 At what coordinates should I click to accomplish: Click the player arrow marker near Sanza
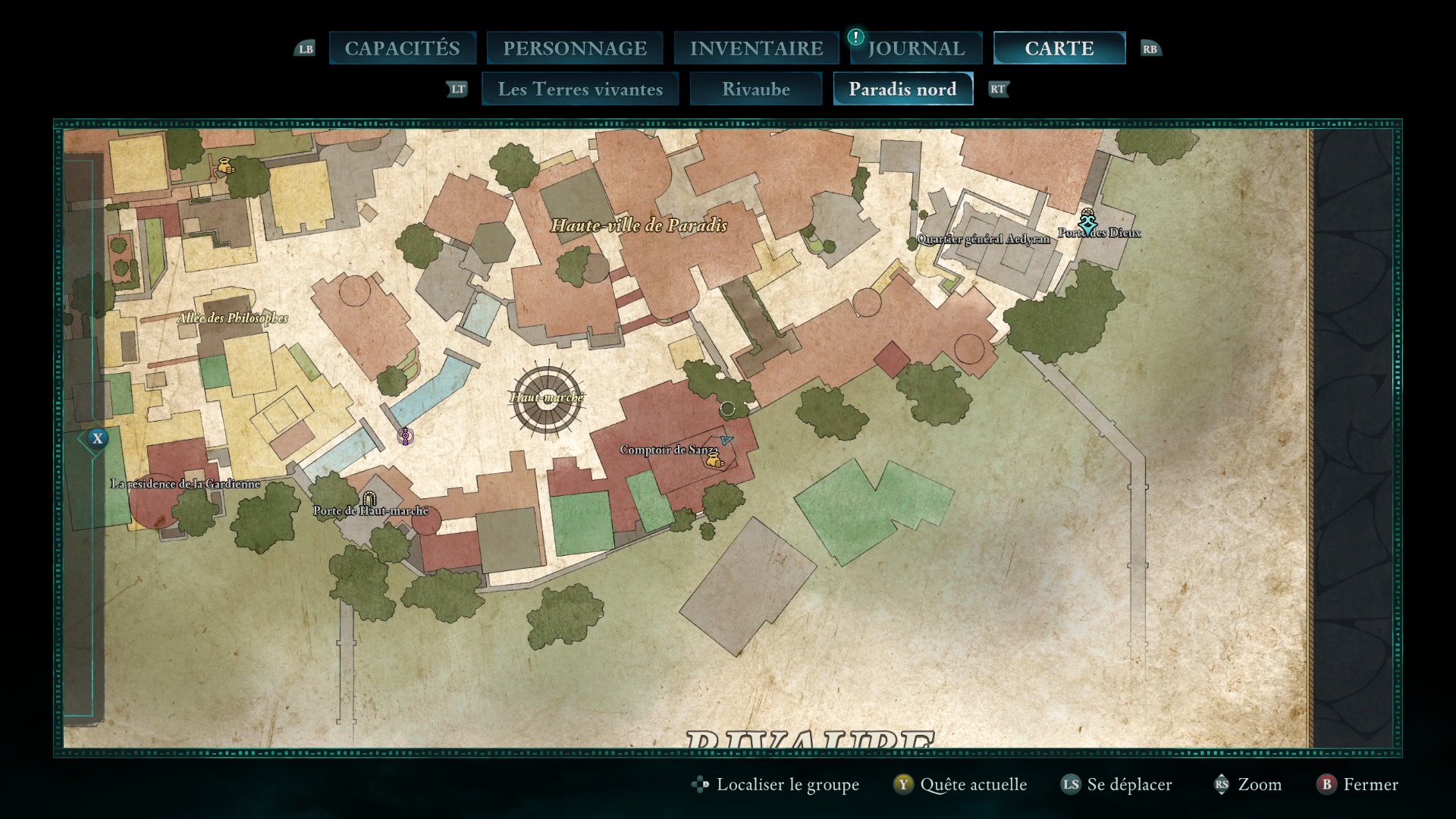click(x=727, y=439)
